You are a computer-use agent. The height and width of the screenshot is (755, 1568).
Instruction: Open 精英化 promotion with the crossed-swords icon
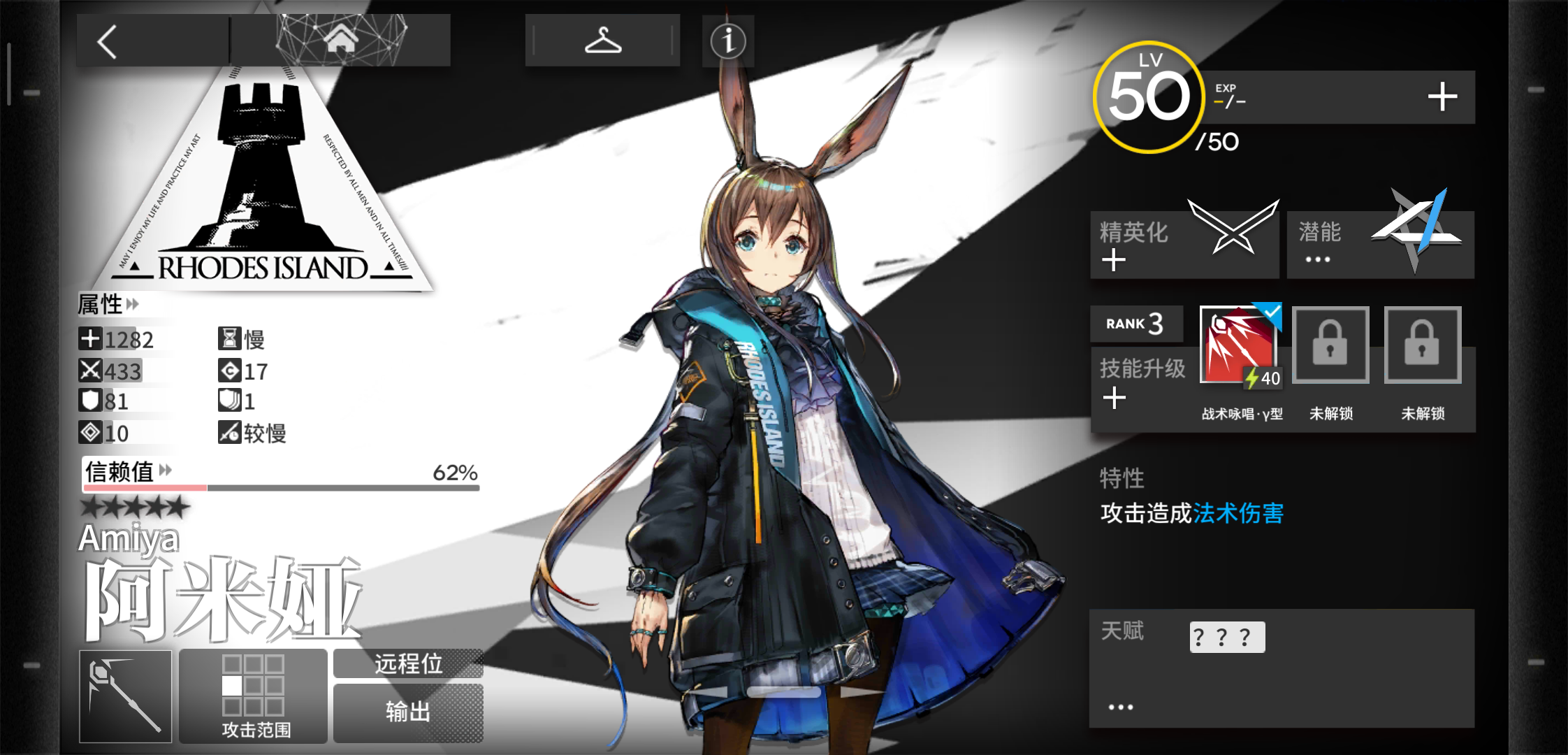pyautogui.click(x=1233, y=227)
